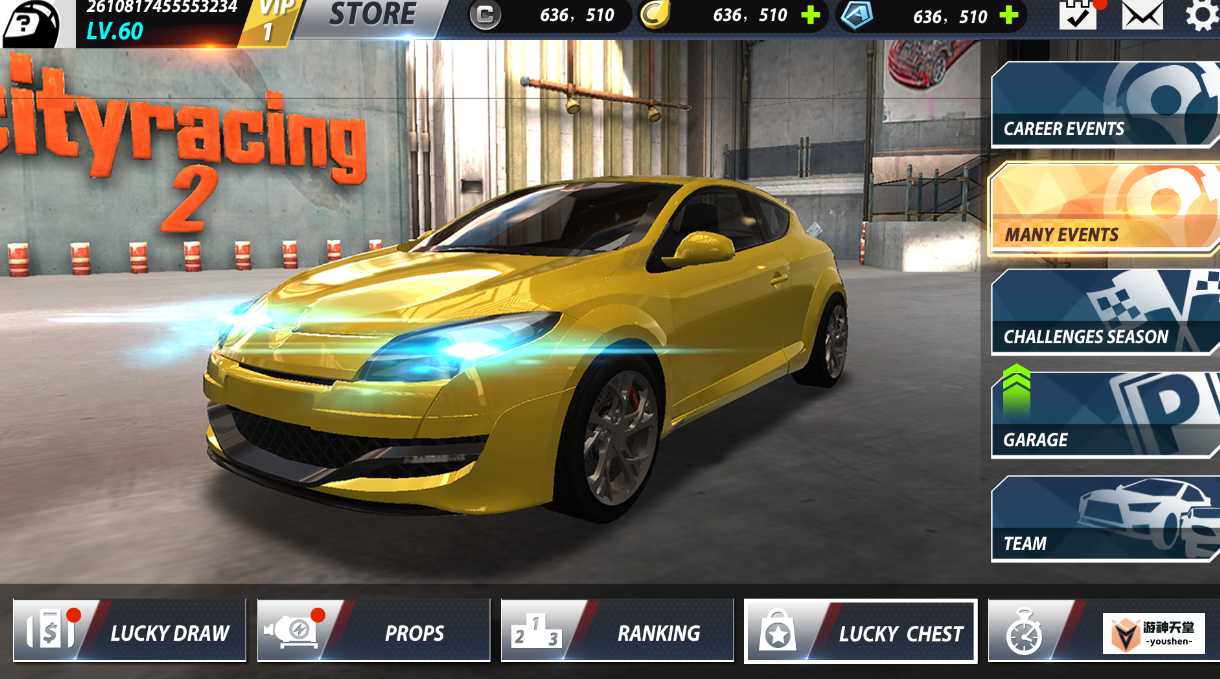View the VIP 1 badge details
This screenshot has width=1220, height=679.
click(268, 20)
